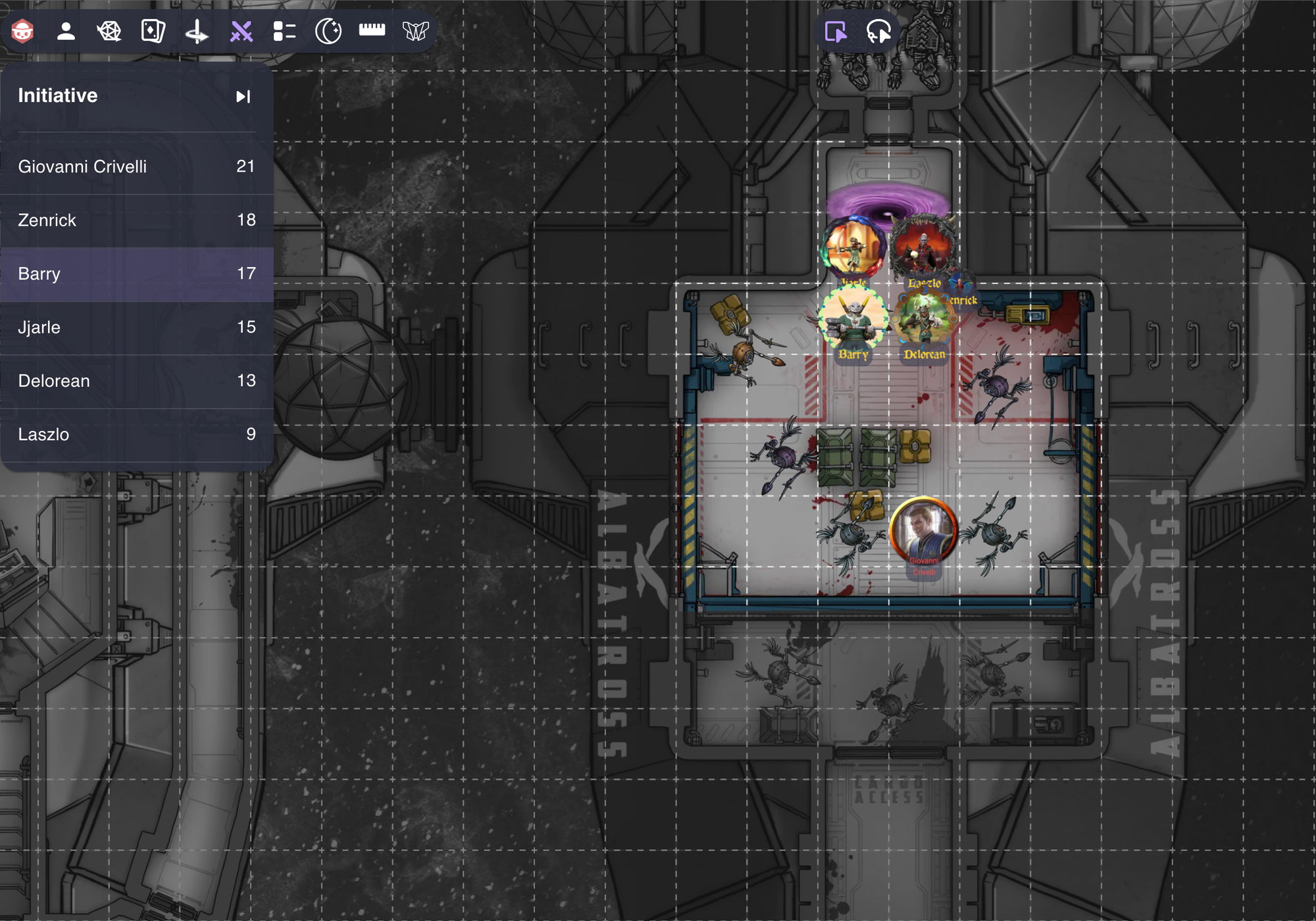The width and height of the screenshot is (1316, 921).
Task: Click the gnome avatar logo icon
Action: click(x=22, y=30)
